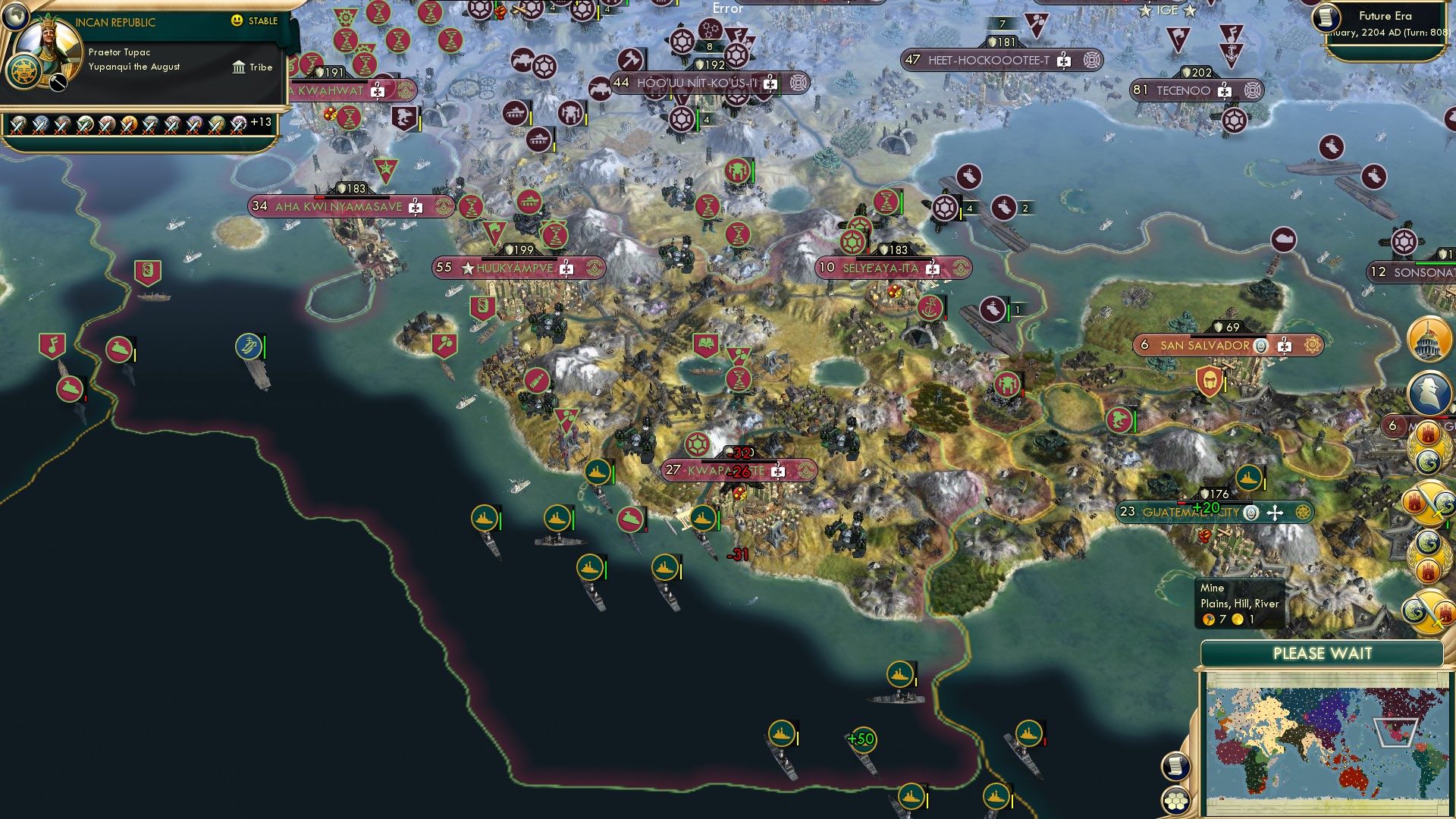Click the STABLE smiley face indicator
Screen dimensions: 1456x819
(x=237, y=20)
